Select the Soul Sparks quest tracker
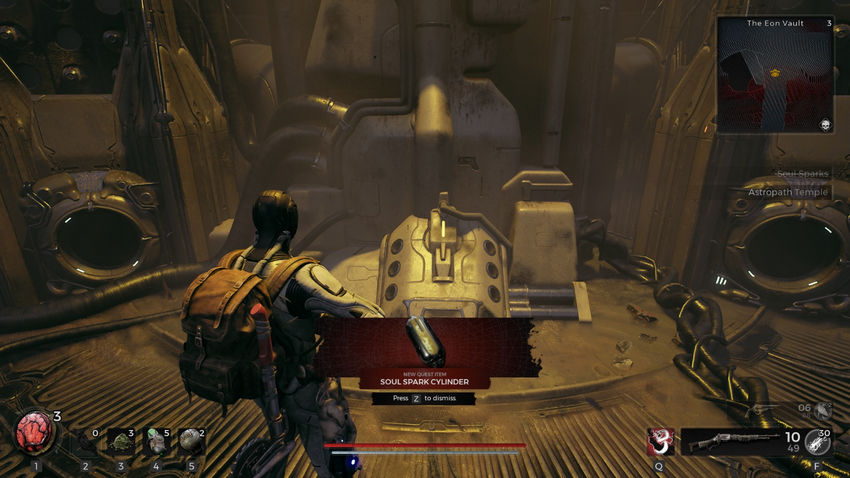The width and height of the screenshot is (850, 478). coord(802,174)
